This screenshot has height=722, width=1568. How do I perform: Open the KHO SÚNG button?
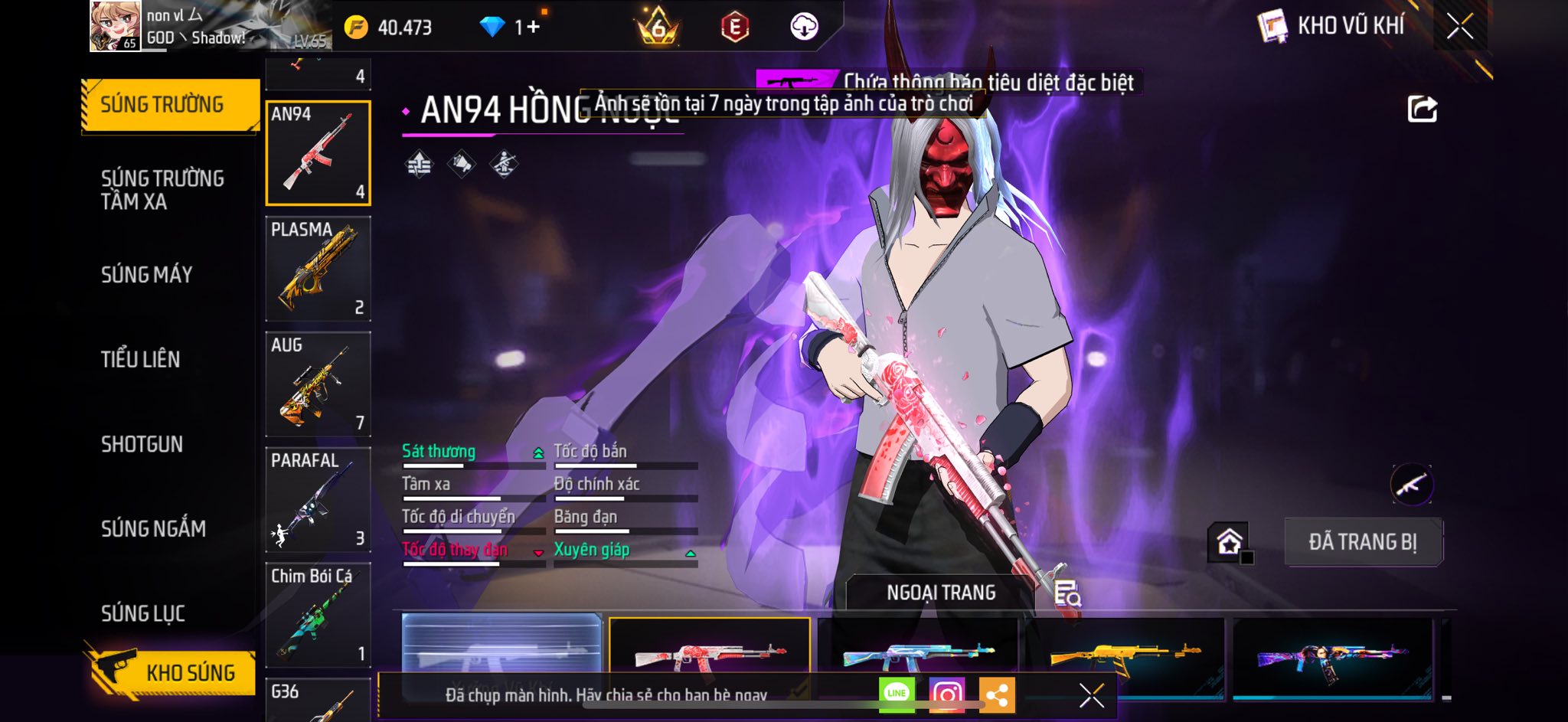point(173,672)
